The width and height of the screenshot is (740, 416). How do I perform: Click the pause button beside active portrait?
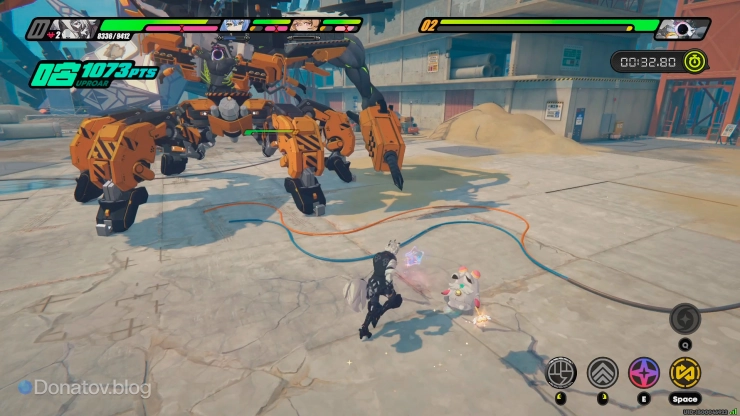(x=38, y=28)
